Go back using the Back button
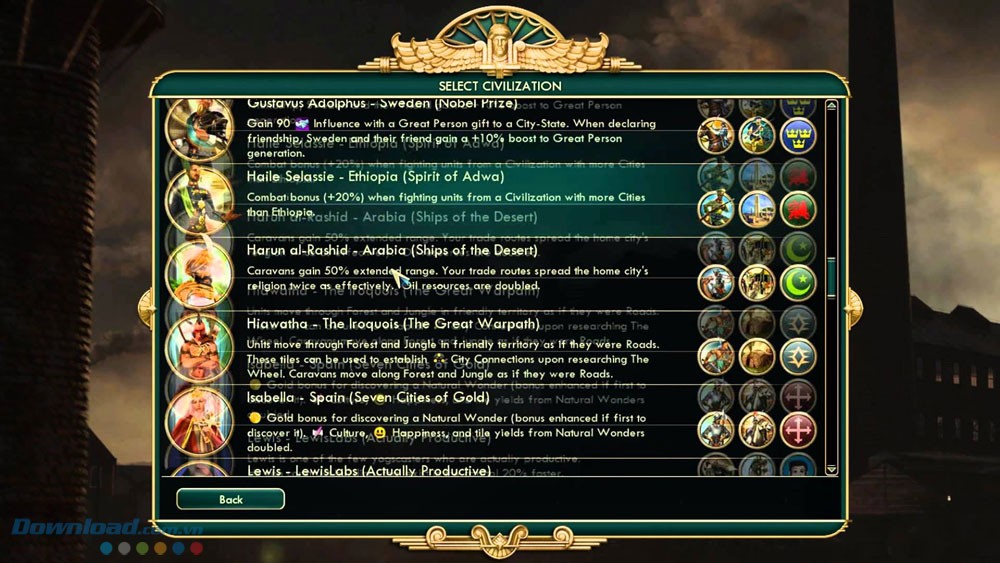1000x563 pixels. (x=230, y=499)
